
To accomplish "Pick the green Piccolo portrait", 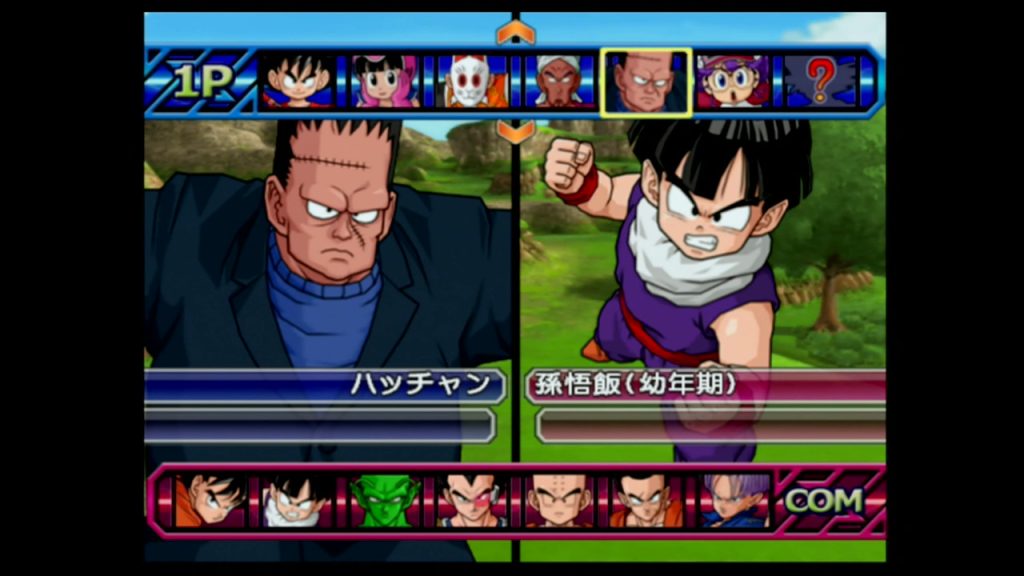I will point(385,501).
